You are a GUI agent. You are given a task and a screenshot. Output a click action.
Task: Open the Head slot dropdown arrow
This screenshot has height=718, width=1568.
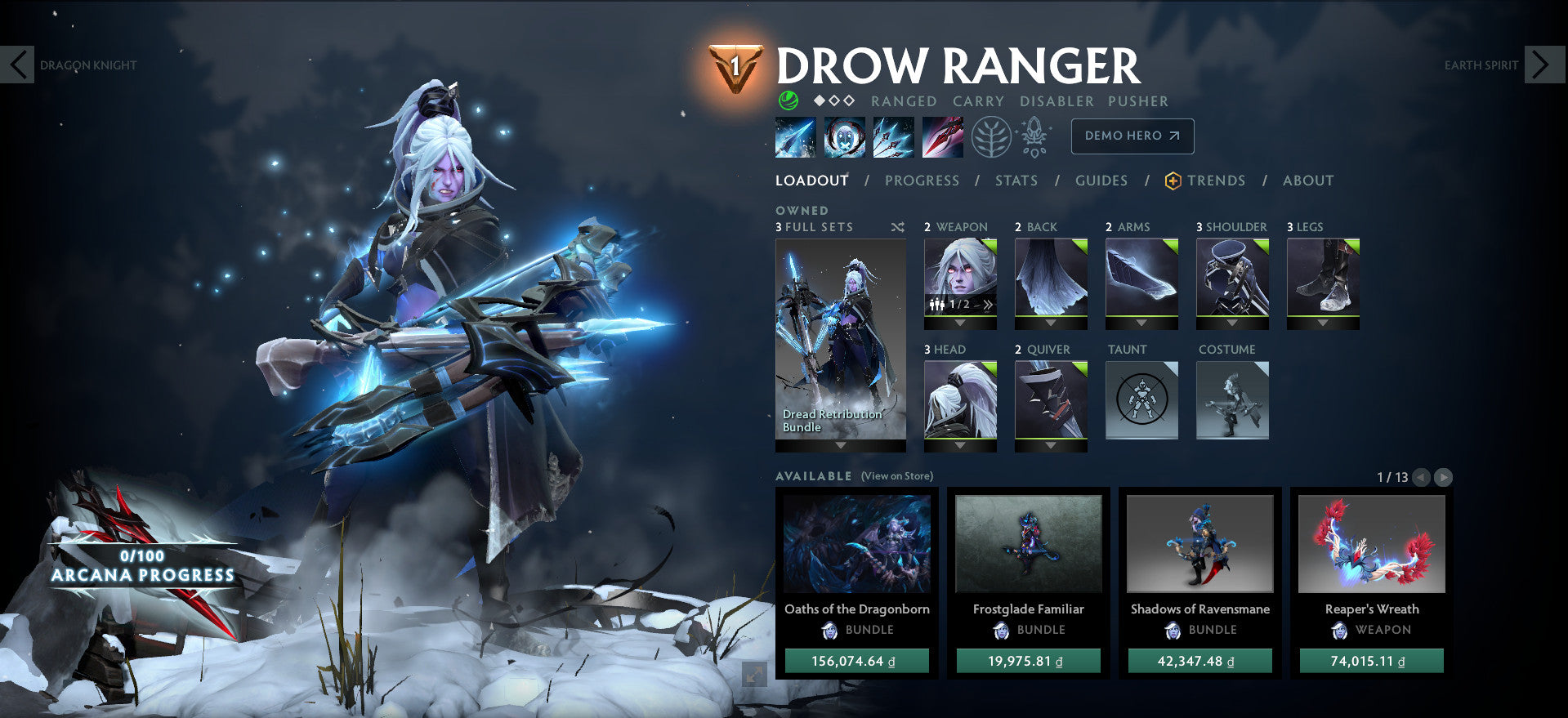pyautogui.click(x=959, y=445)
